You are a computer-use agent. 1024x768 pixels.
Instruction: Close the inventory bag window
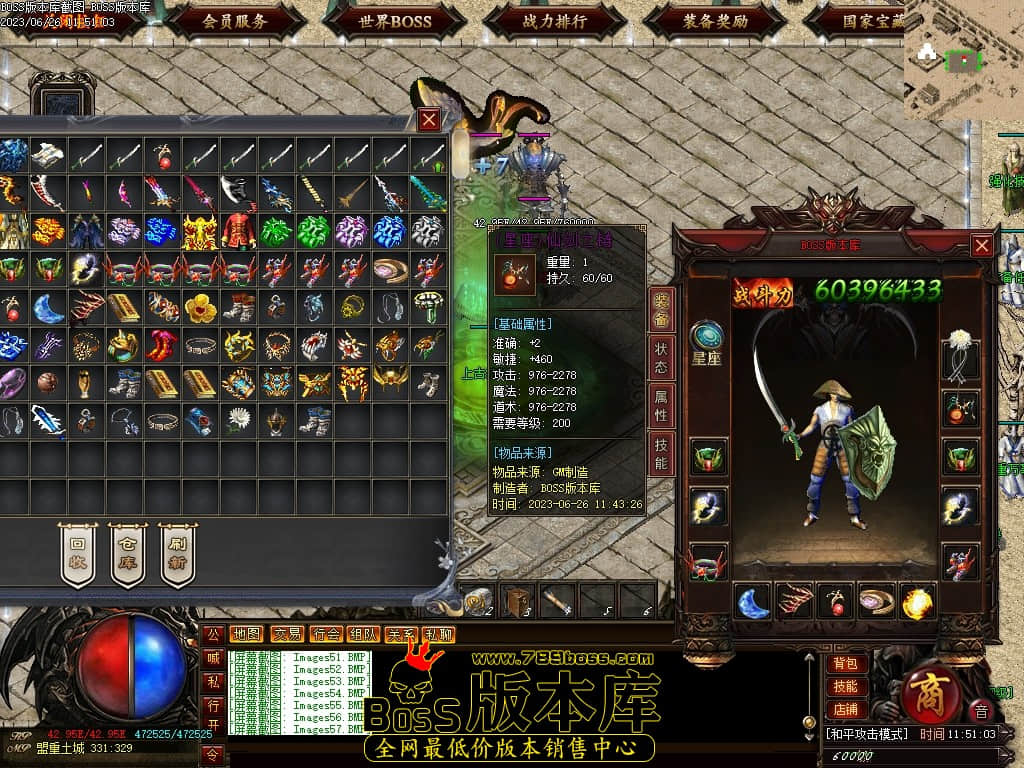point(429,120)
